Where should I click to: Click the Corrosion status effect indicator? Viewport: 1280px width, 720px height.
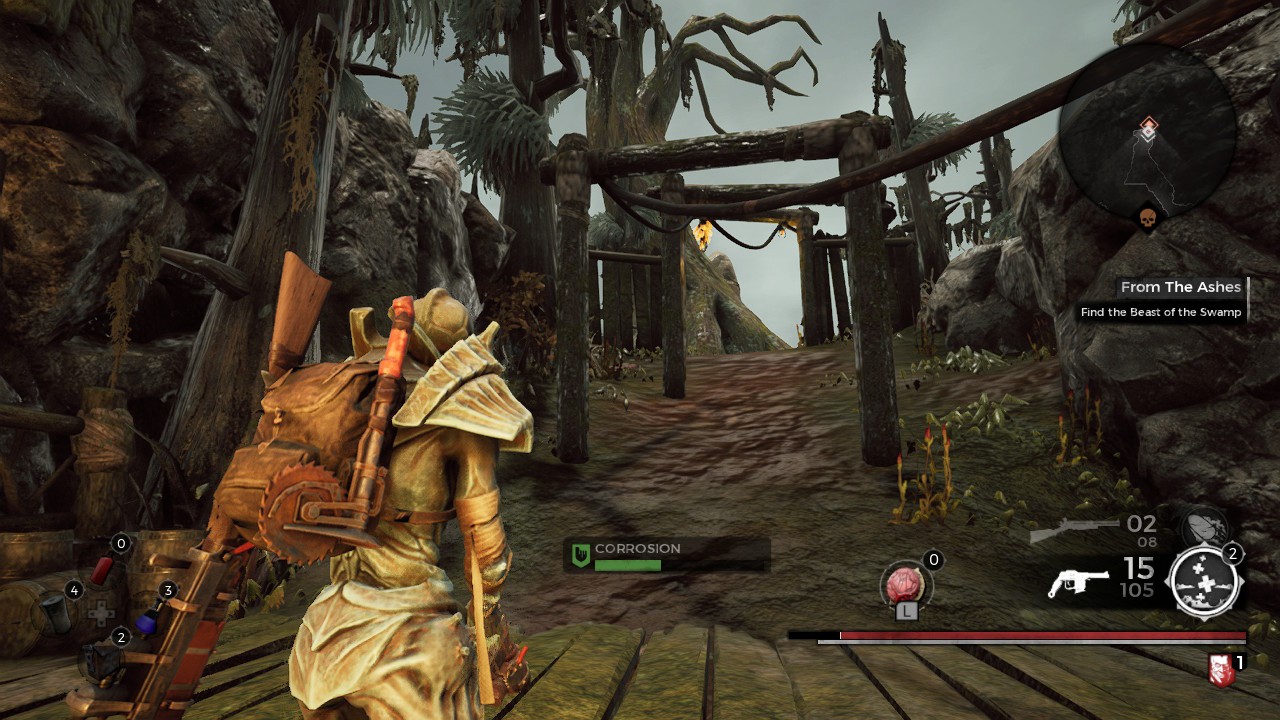(666, 555)
